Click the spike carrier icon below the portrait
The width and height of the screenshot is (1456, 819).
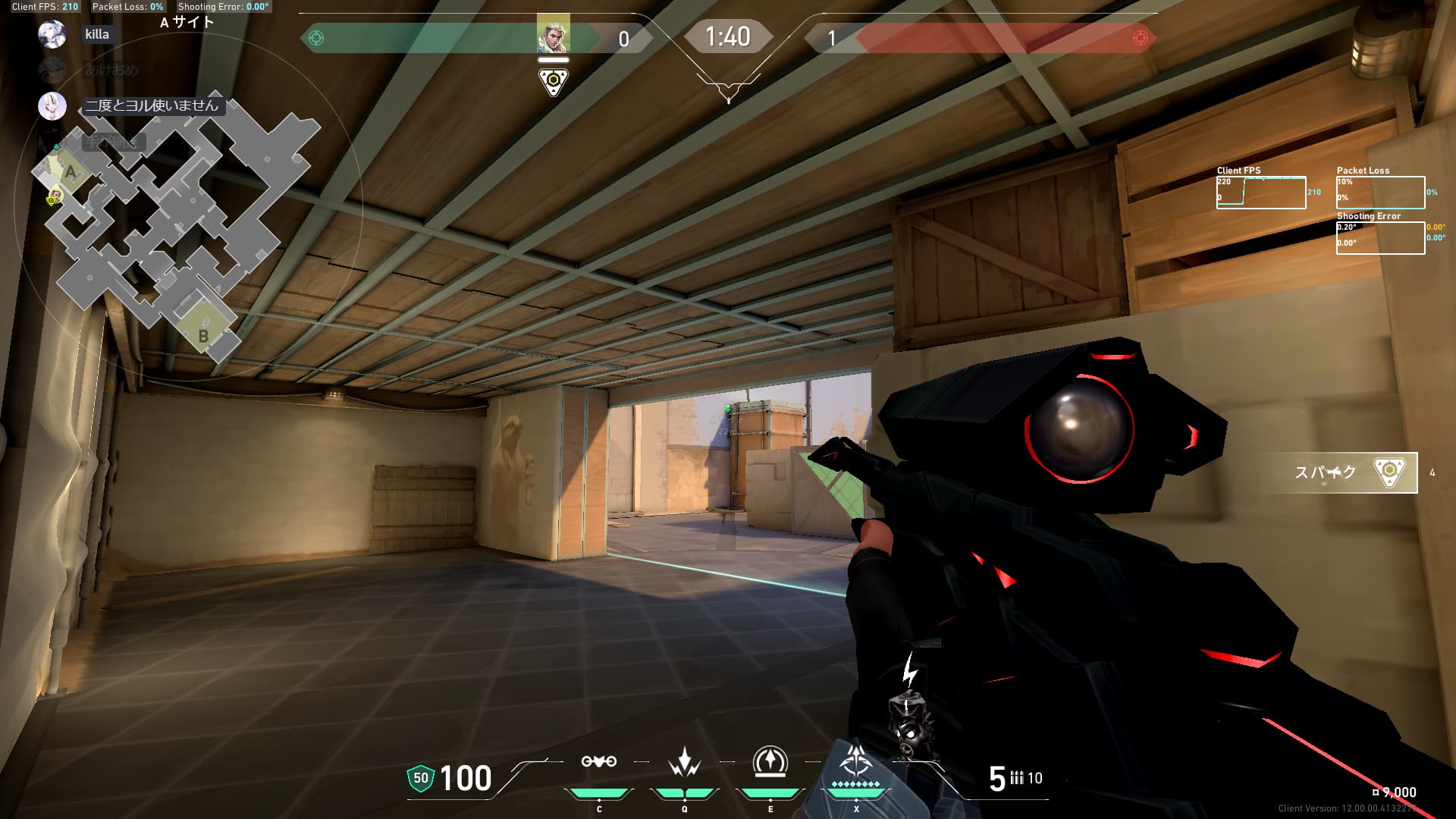point(554,81)
